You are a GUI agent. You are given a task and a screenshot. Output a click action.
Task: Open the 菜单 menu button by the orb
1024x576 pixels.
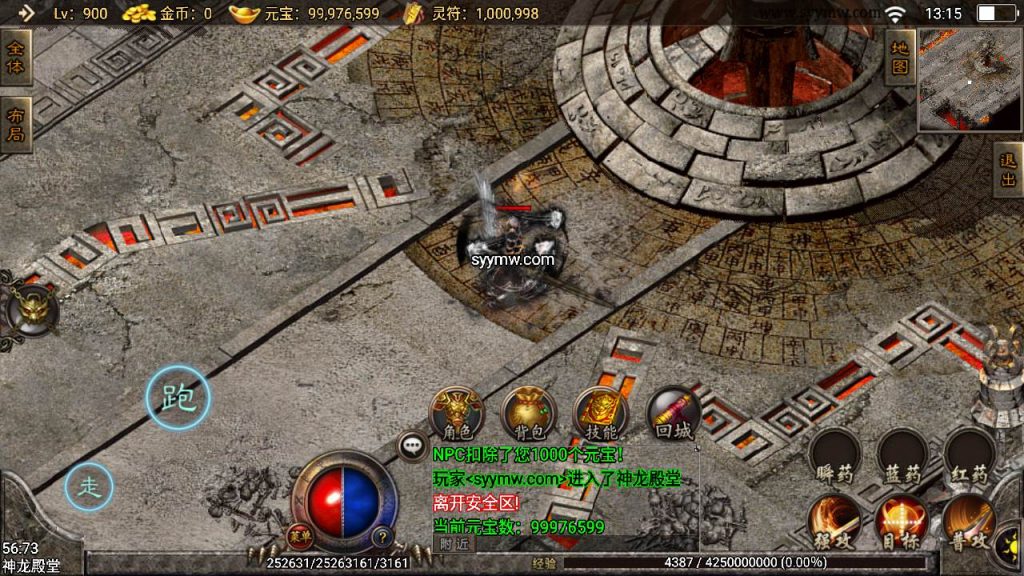[x=297, y=536]
